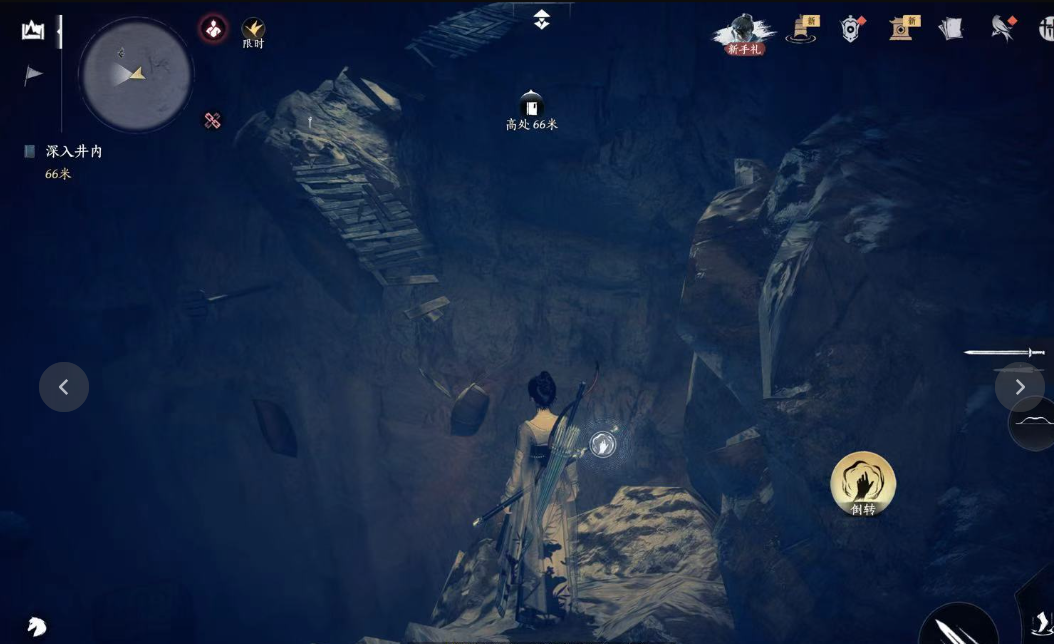
Task: Select the bow weapon button
Action: [x=1034, y=423]
